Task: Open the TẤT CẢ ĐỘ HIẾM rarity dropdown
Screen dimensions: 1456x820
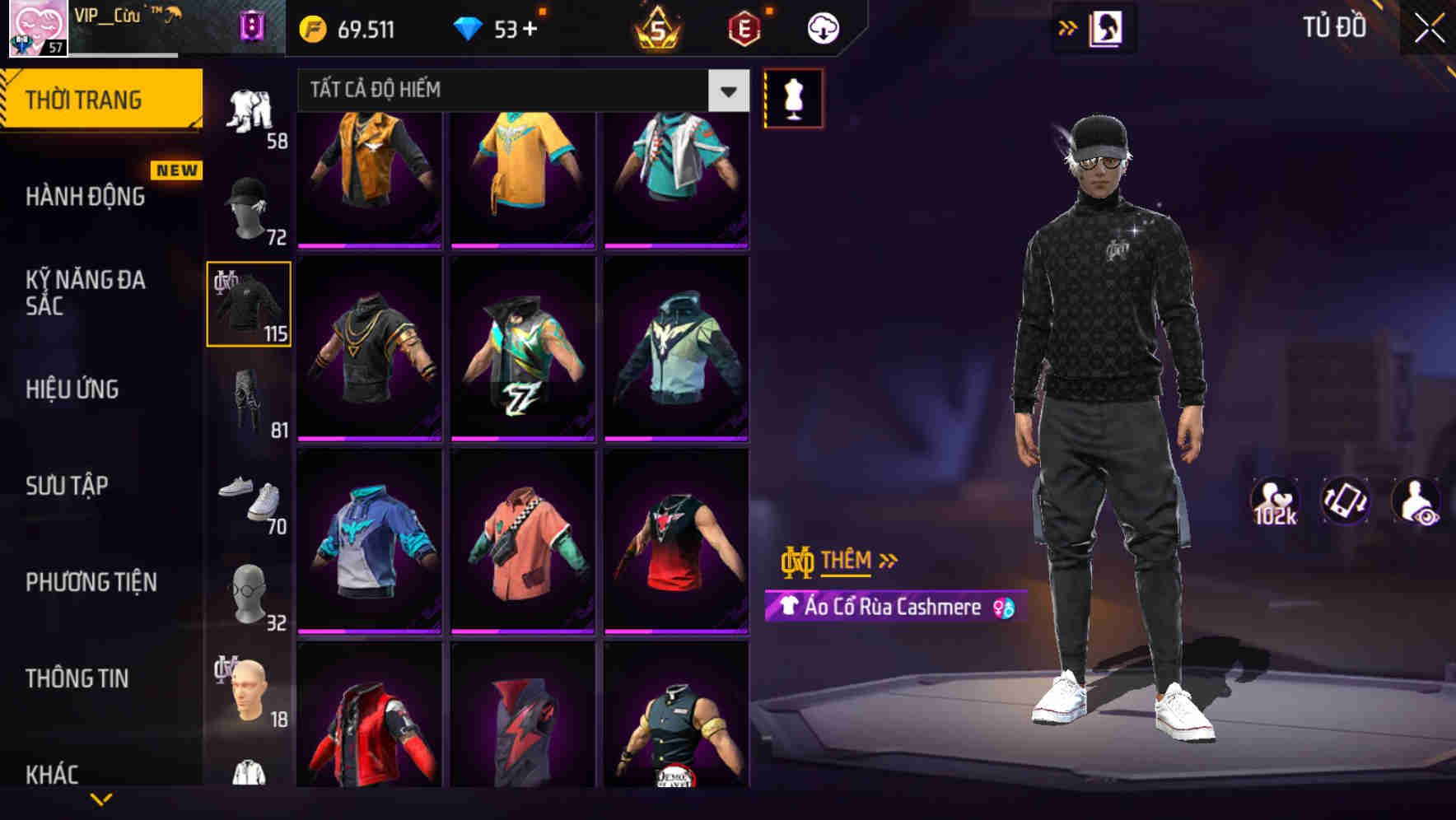Action: click(520, 91)
